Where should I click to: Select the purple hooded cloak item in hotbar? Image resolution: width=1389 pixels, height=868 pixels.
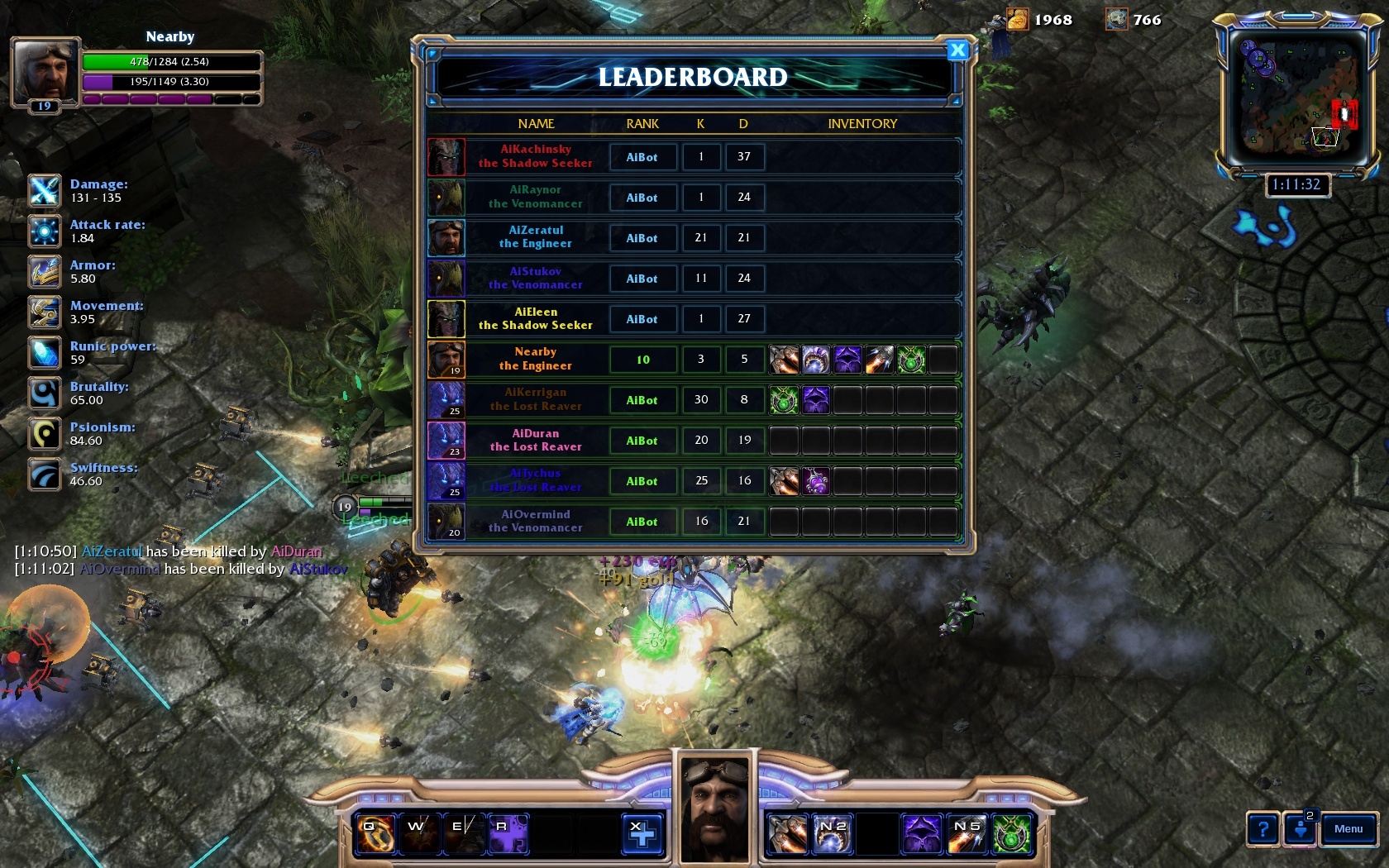click(x=921, y=833)
